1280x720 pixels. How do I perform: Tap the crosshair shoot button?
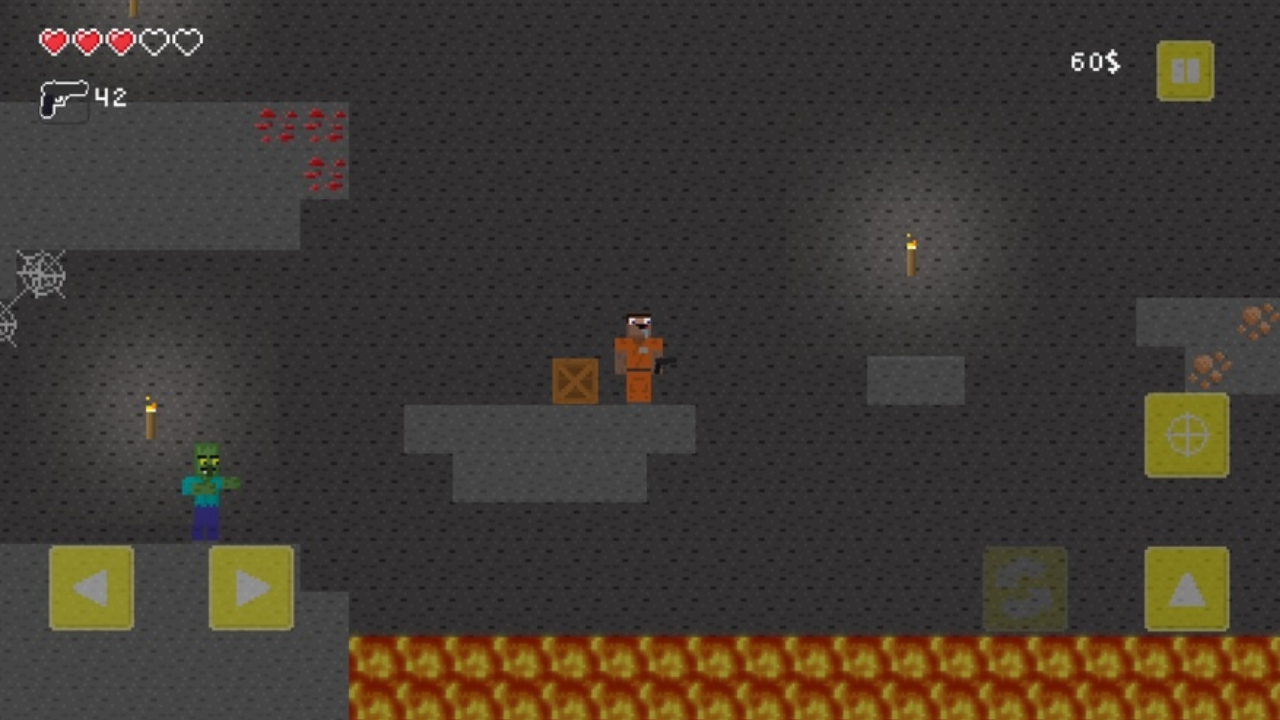[1186, 435]
